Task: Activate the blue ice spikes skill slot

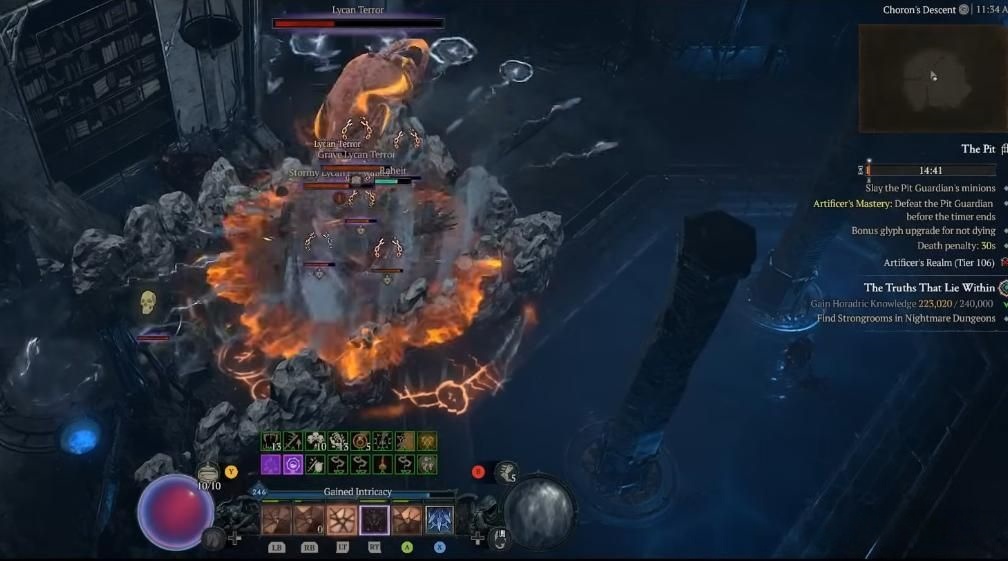Action: point(439,520)
